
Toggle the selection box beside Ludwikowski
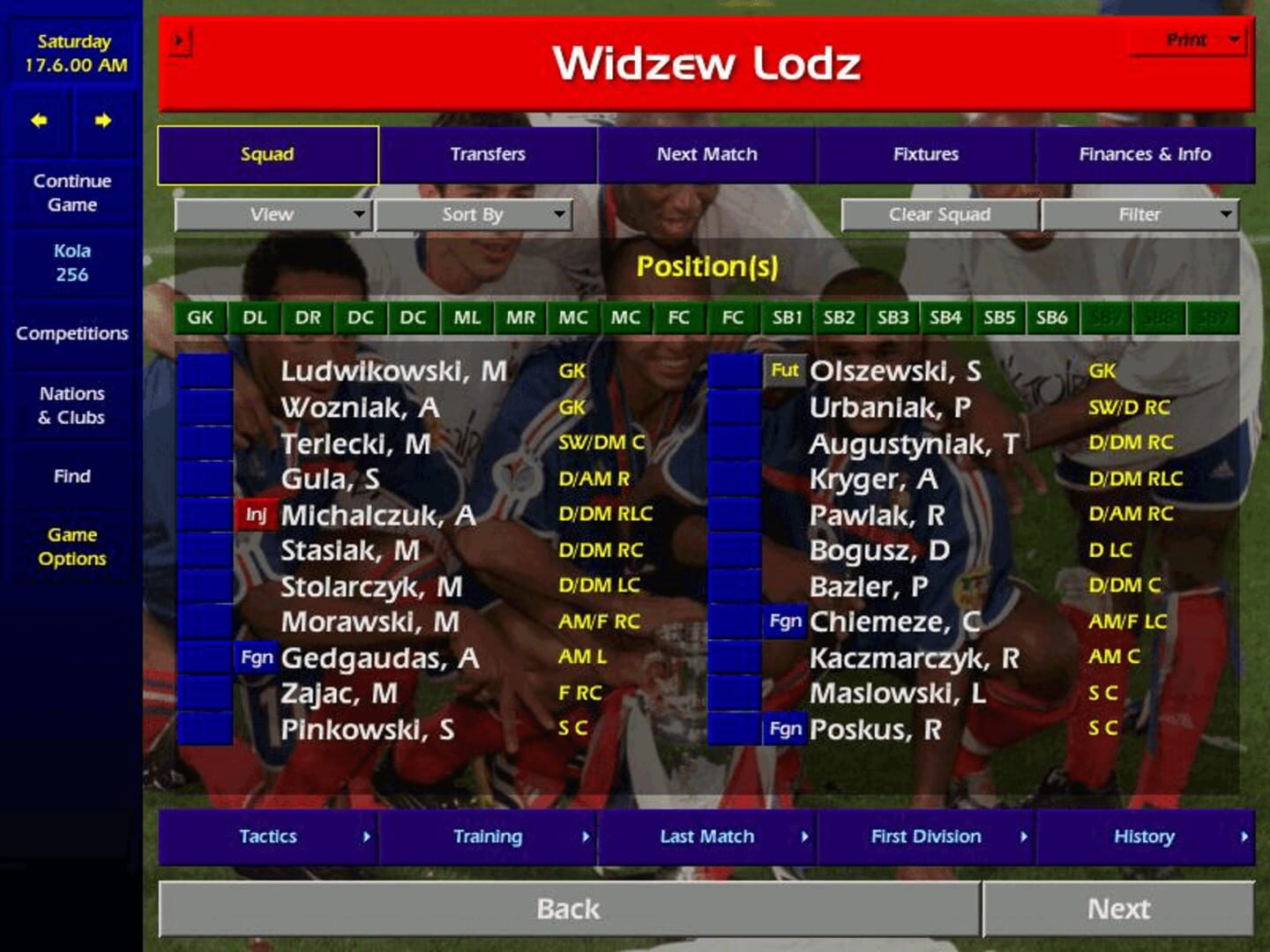(x=205, y=371)
